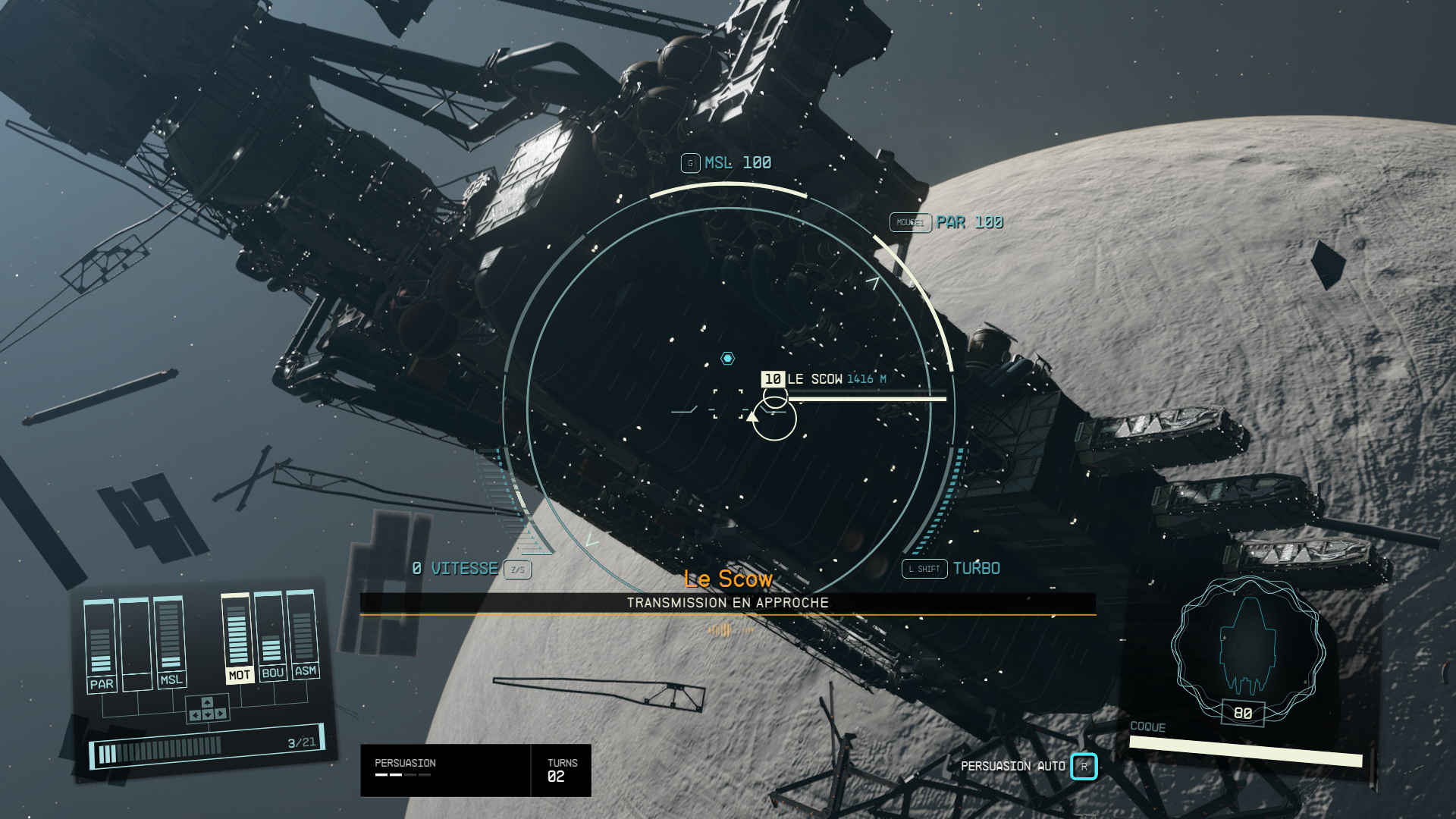Open the ship status radar display
This screenshot has width=1456, height=819.
coord(1248,645)
